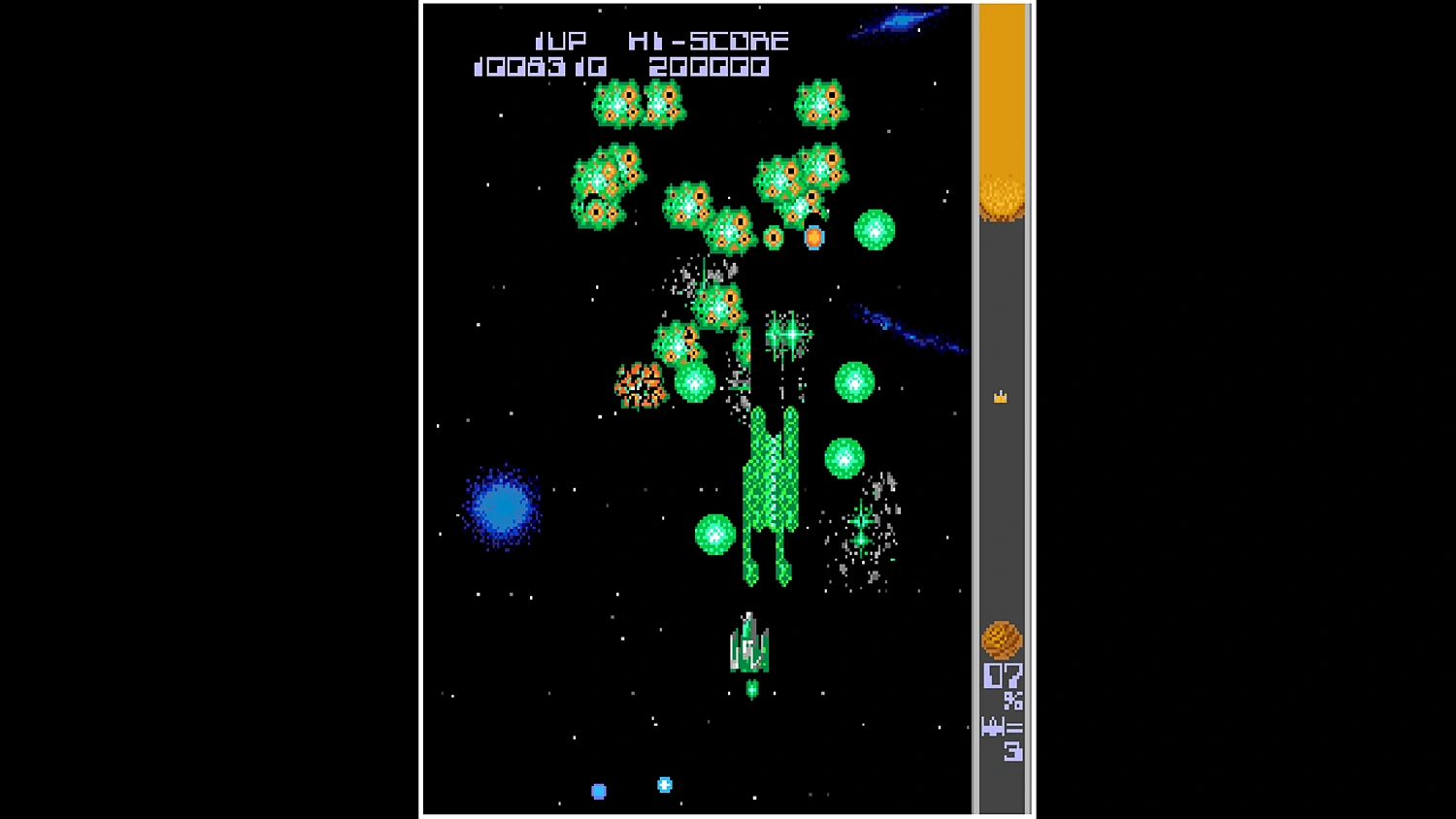
Task: Click the orange enemy debris cluster on the left
Action: click(641, 386)
